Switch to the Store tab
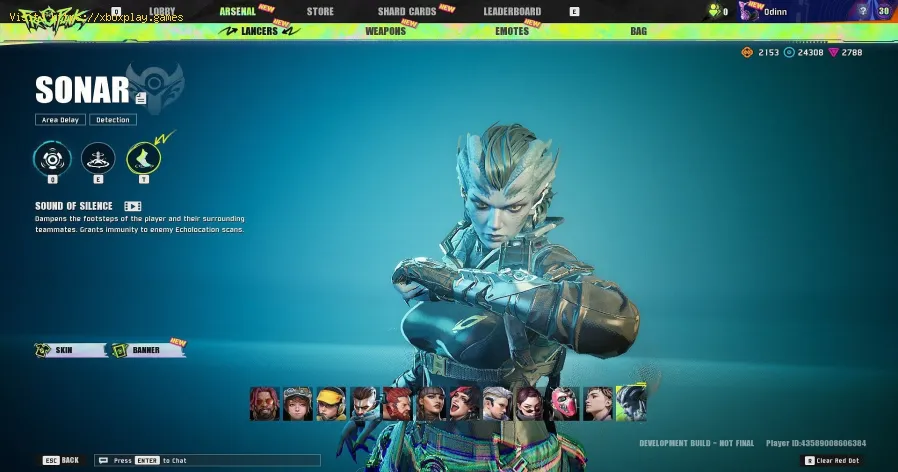Image resolution: width=898 pixels, height=472 pixels. [320, 11]
